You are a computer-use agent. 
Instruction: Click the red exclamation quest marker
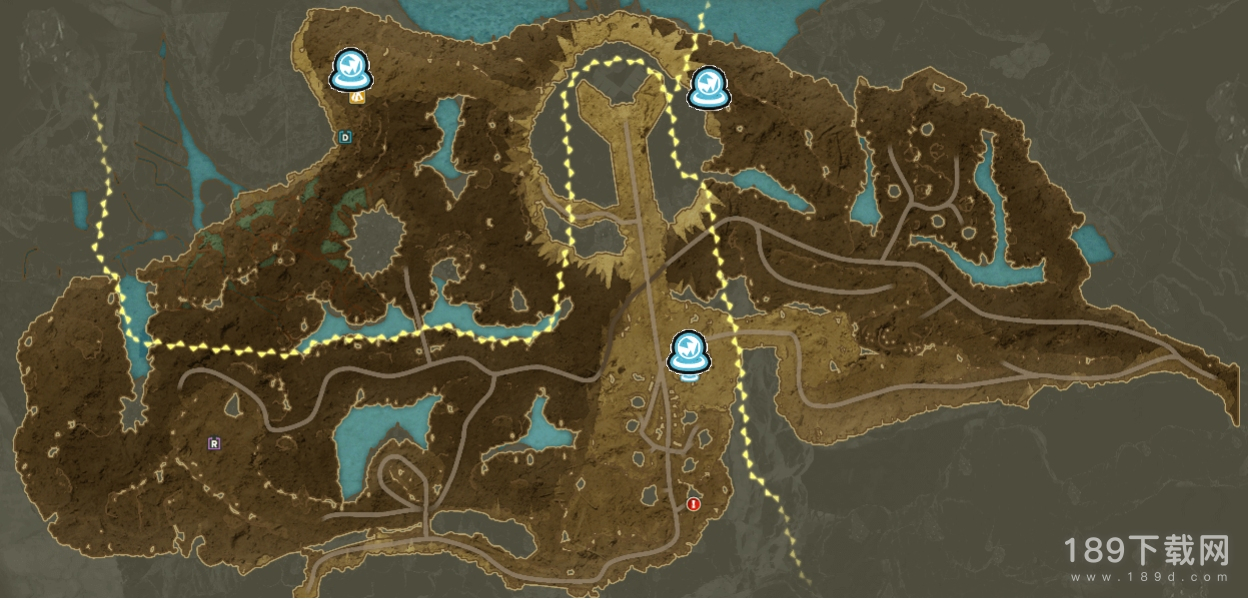694,504
